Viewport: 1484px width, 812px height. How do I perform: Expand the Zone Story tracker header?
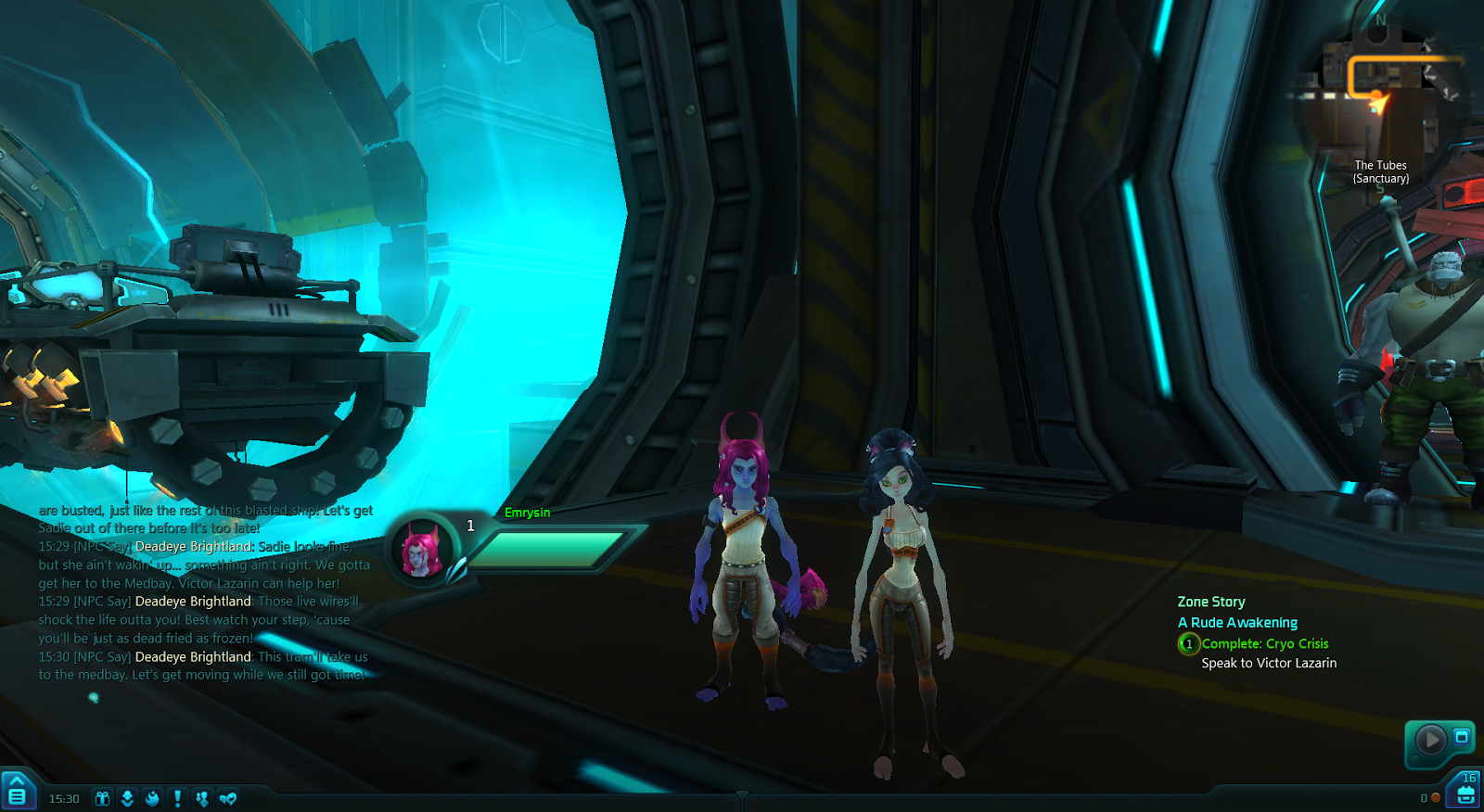coord(1211,602)
